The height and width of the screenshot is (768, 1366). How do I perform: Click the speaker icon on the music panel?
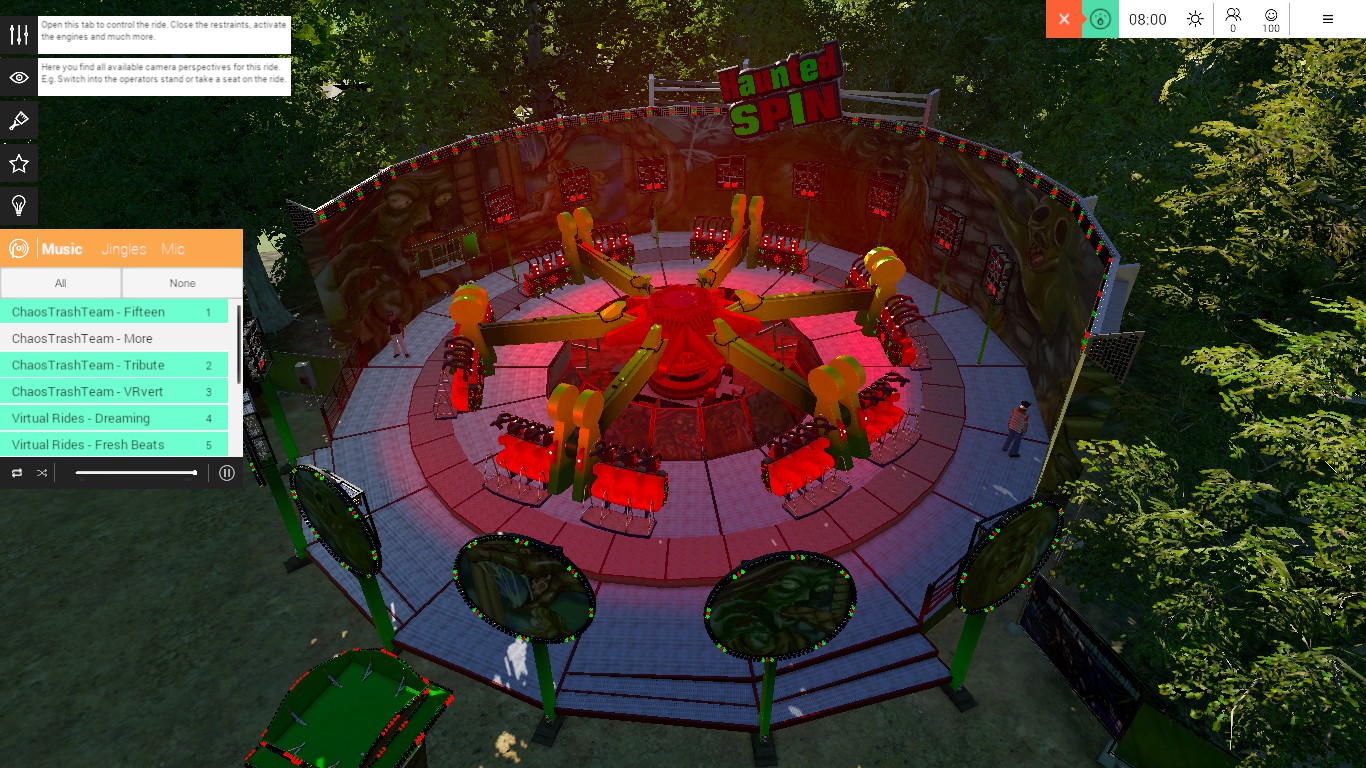17,248
